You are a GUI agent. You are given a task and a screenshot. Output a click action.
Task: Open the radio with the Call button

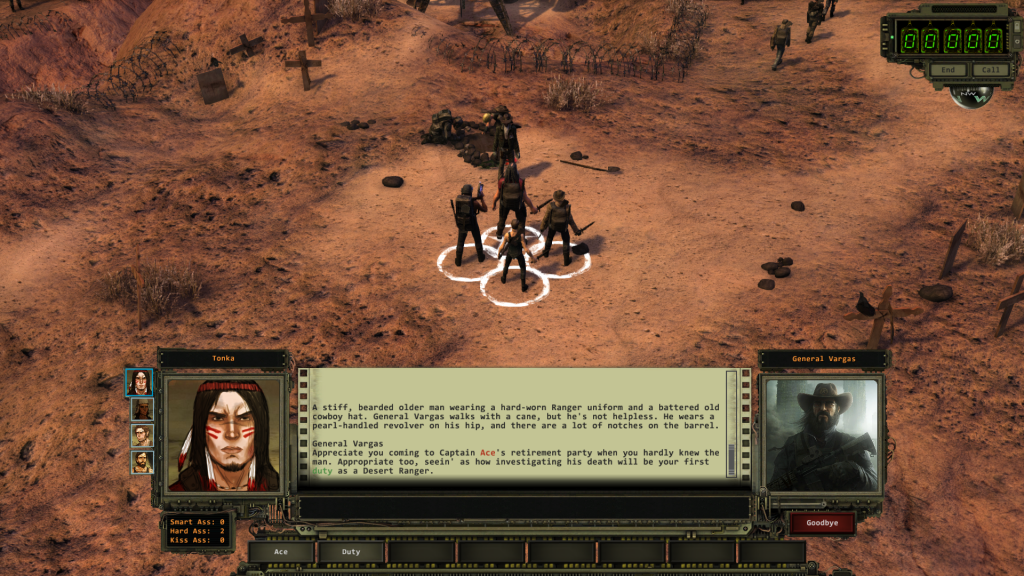click(989, 70)
